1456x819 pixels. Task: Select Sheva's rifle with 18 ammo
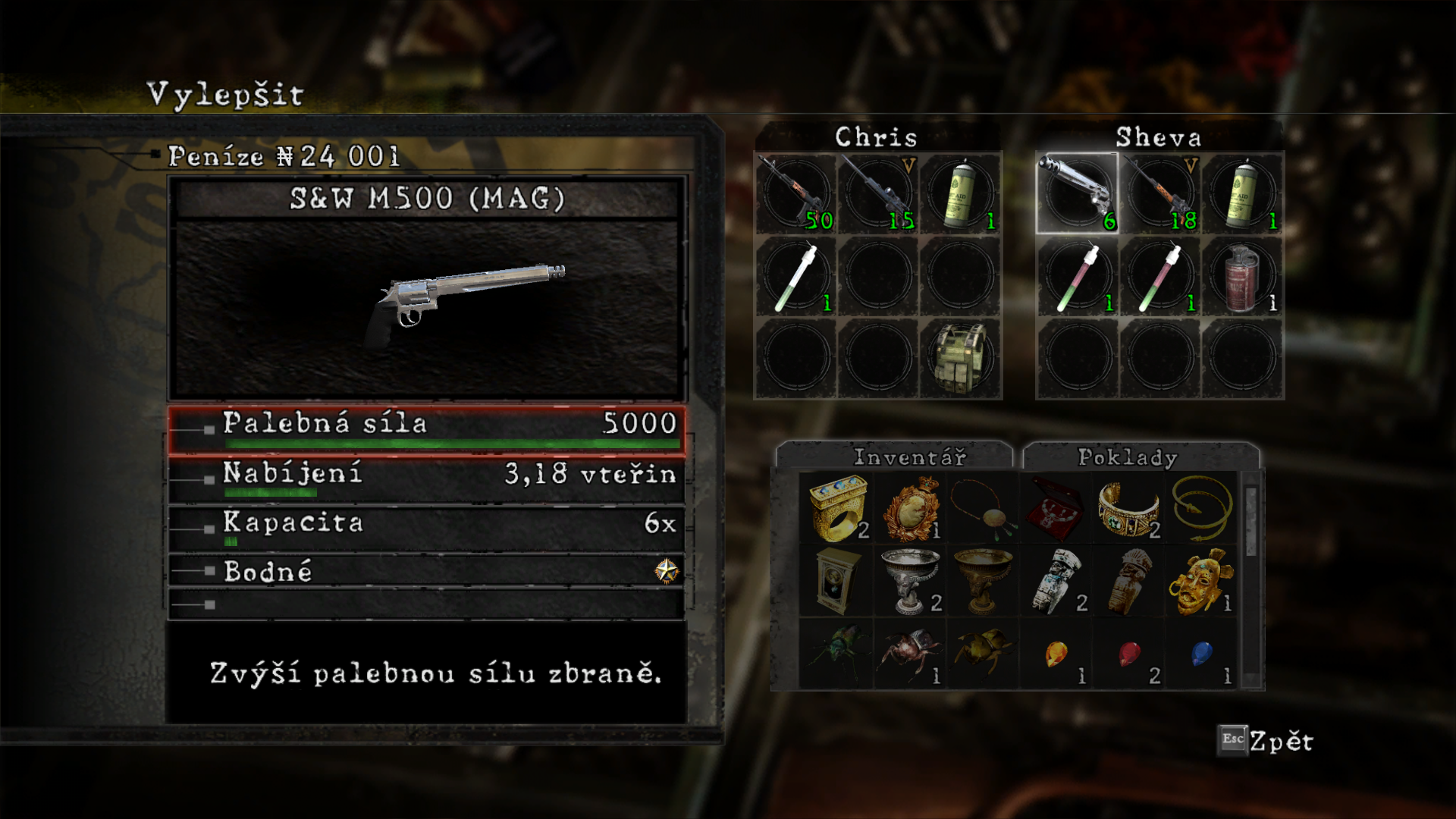pos(1159,193)
